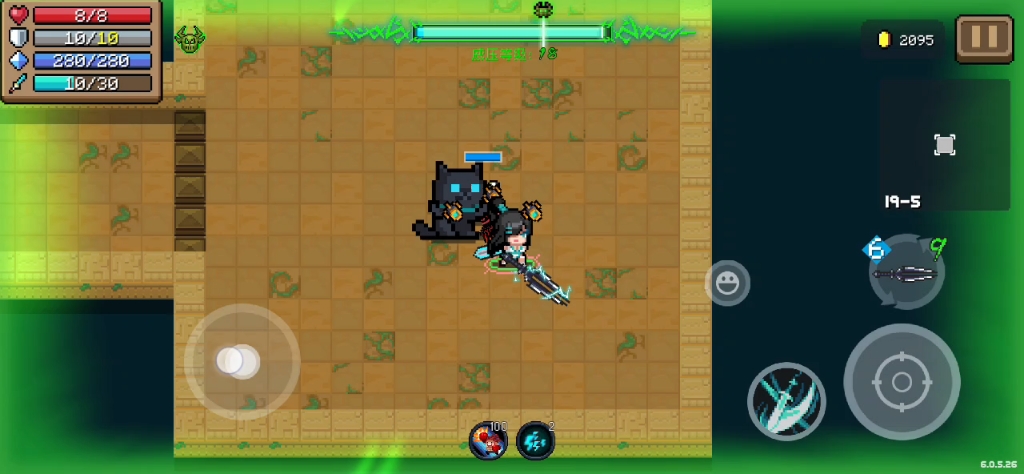Open the smiley emote button

727,283
